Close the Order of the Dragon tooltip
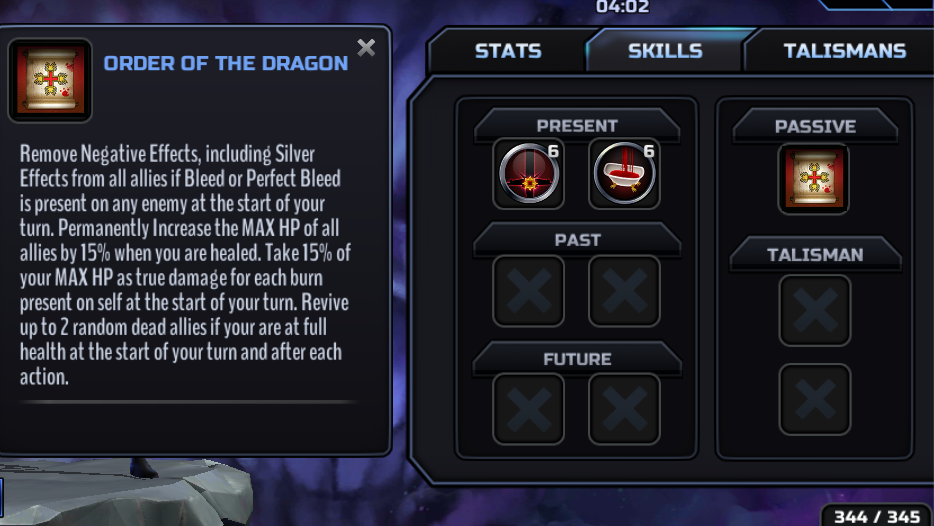 click(x=366, y=48)
